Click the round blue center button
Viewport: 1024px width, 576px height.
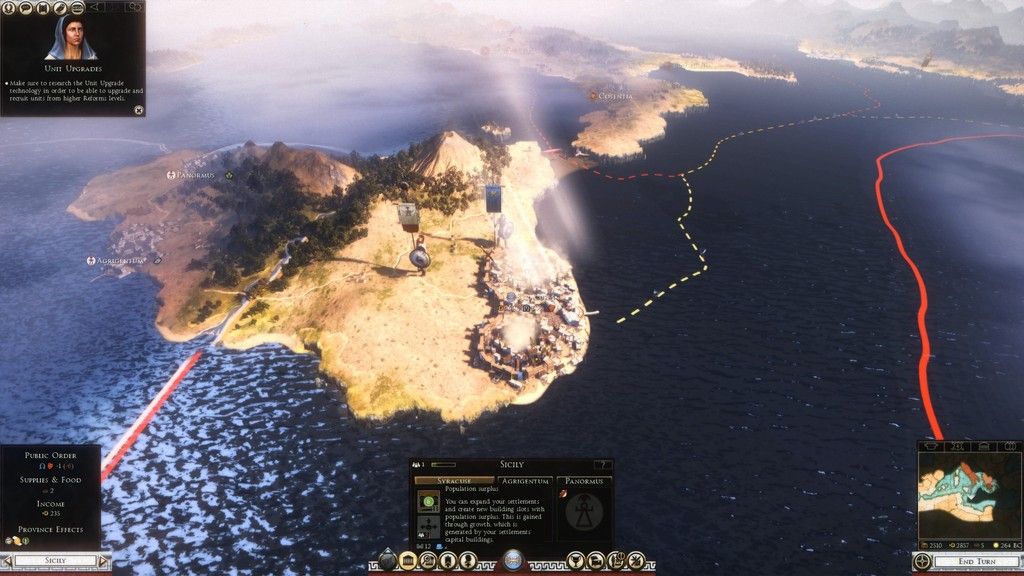pyautogui.click(x=513, y=561)
